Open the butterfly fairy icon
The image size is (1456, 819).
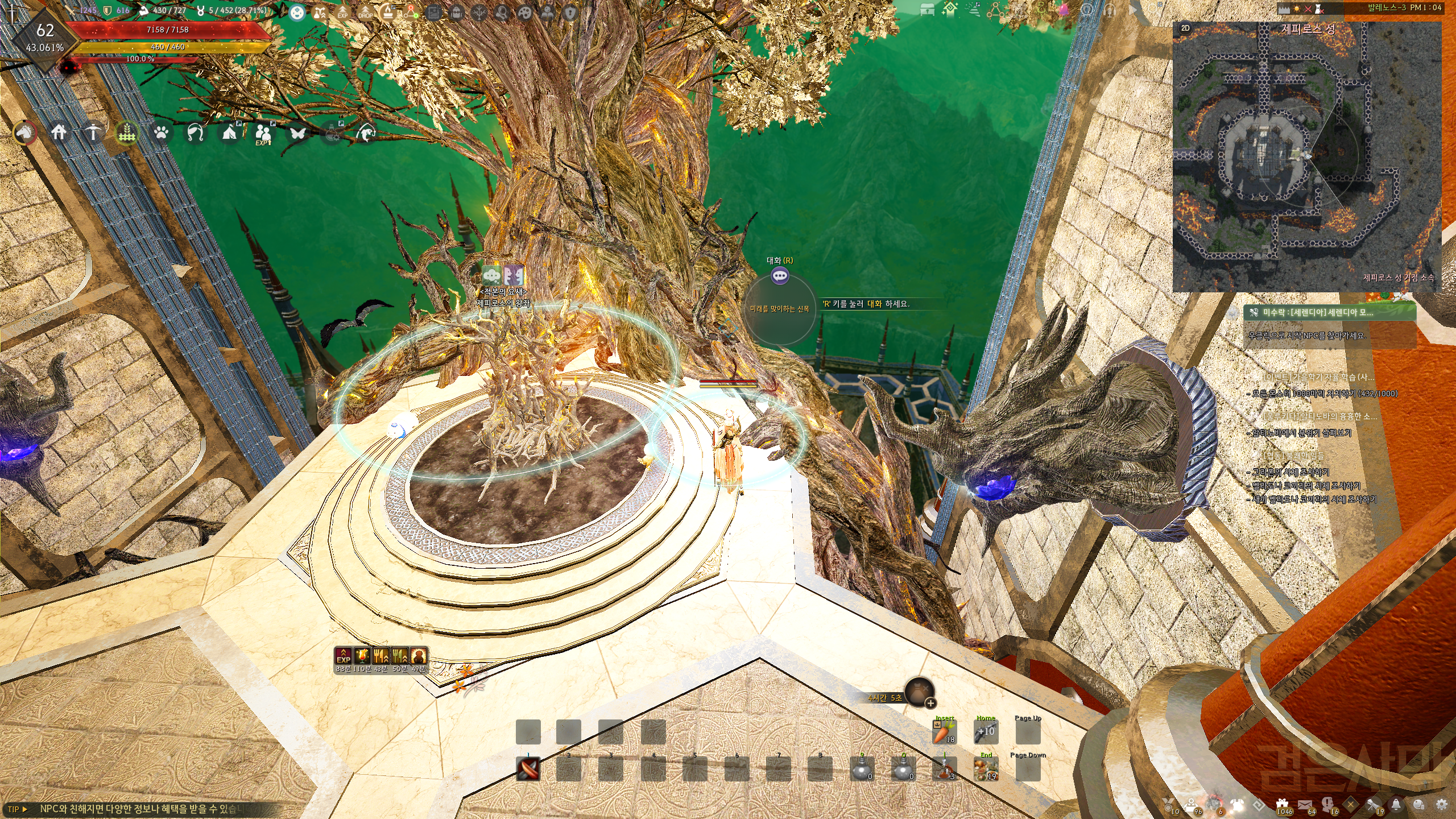298,133
